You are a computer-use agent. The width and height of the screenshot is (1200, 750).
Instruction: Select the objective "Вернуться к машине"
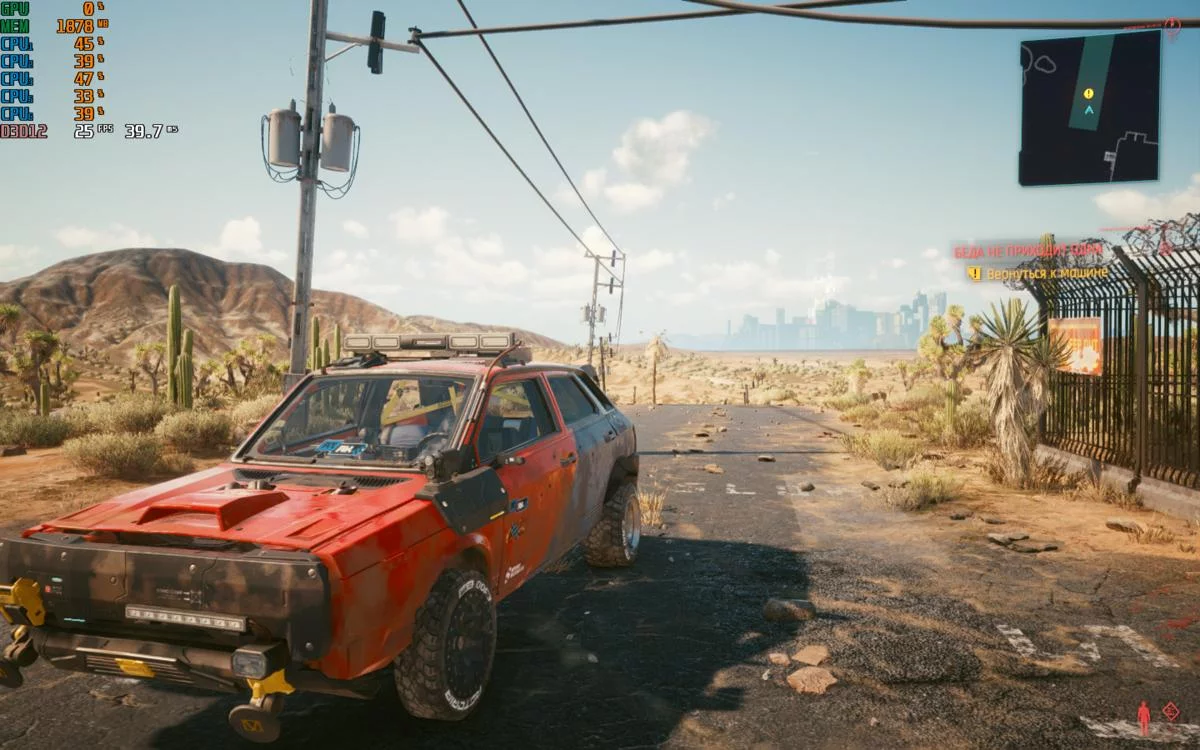[1047, 273]
